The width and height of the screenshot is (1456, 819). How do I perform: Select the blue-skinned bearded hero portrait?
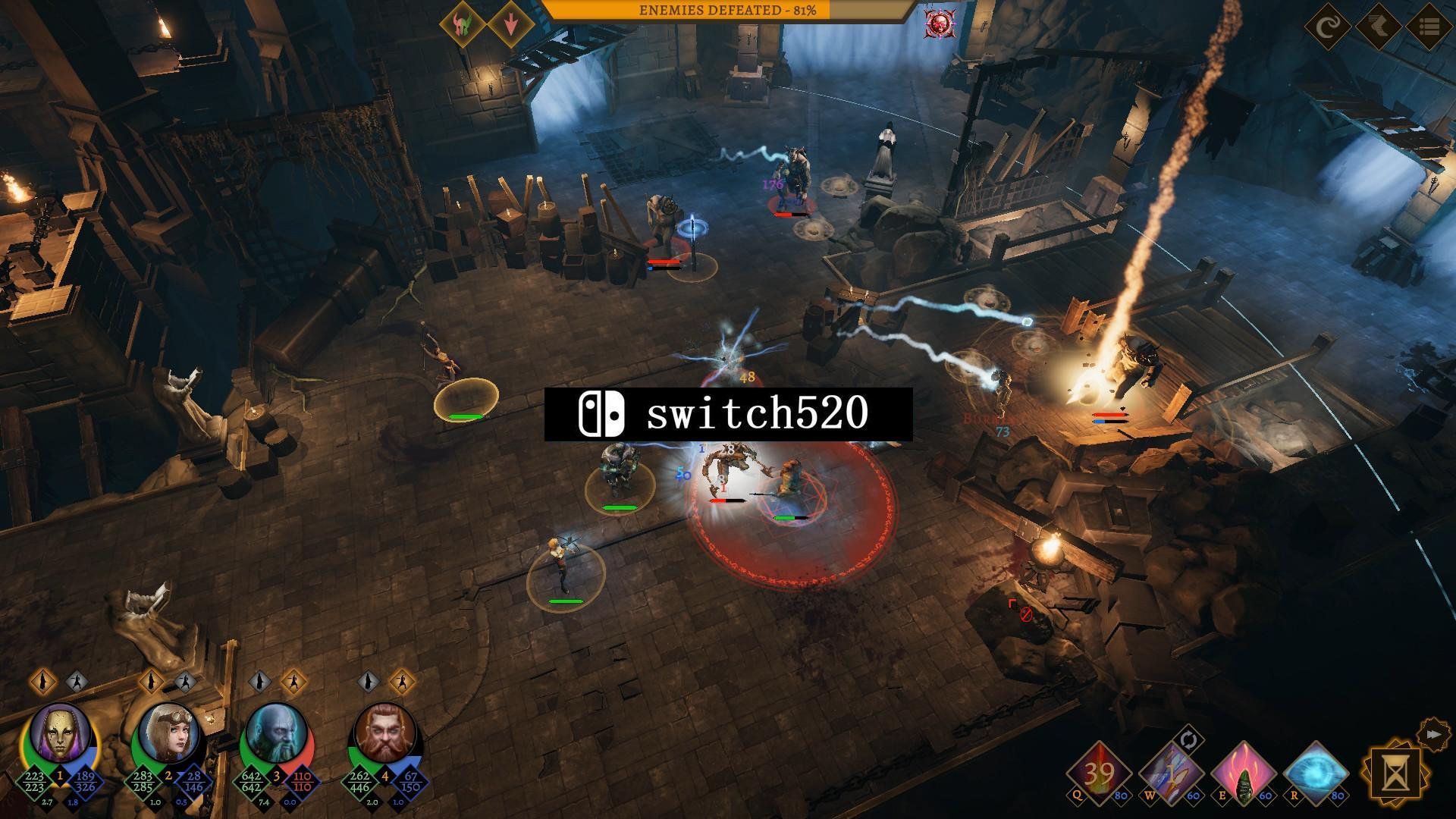tap(277, 733)
